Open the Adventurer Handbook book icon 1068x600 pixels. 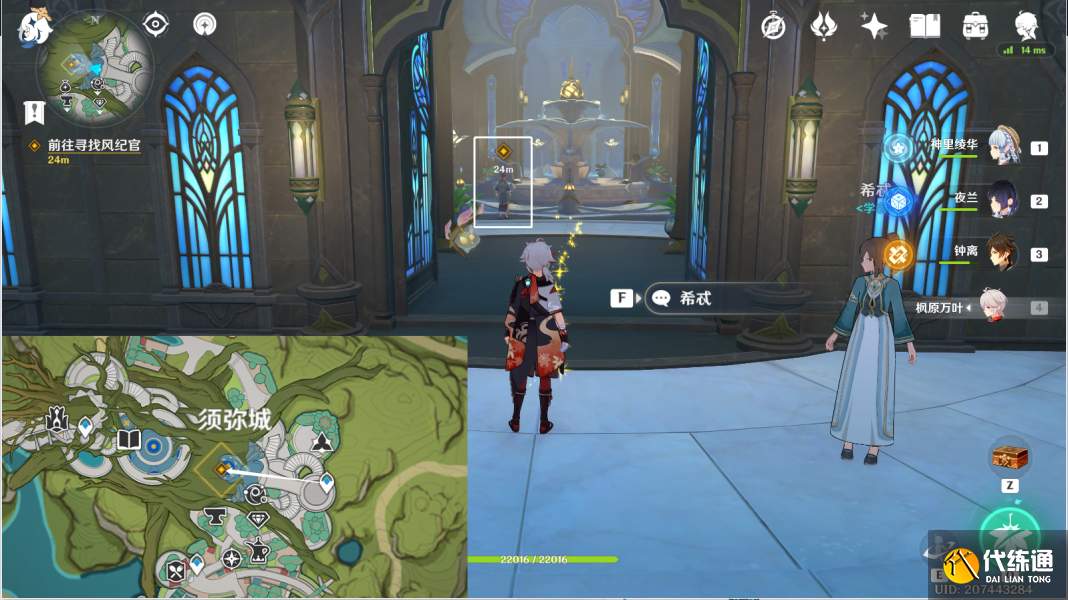[925, 26]
